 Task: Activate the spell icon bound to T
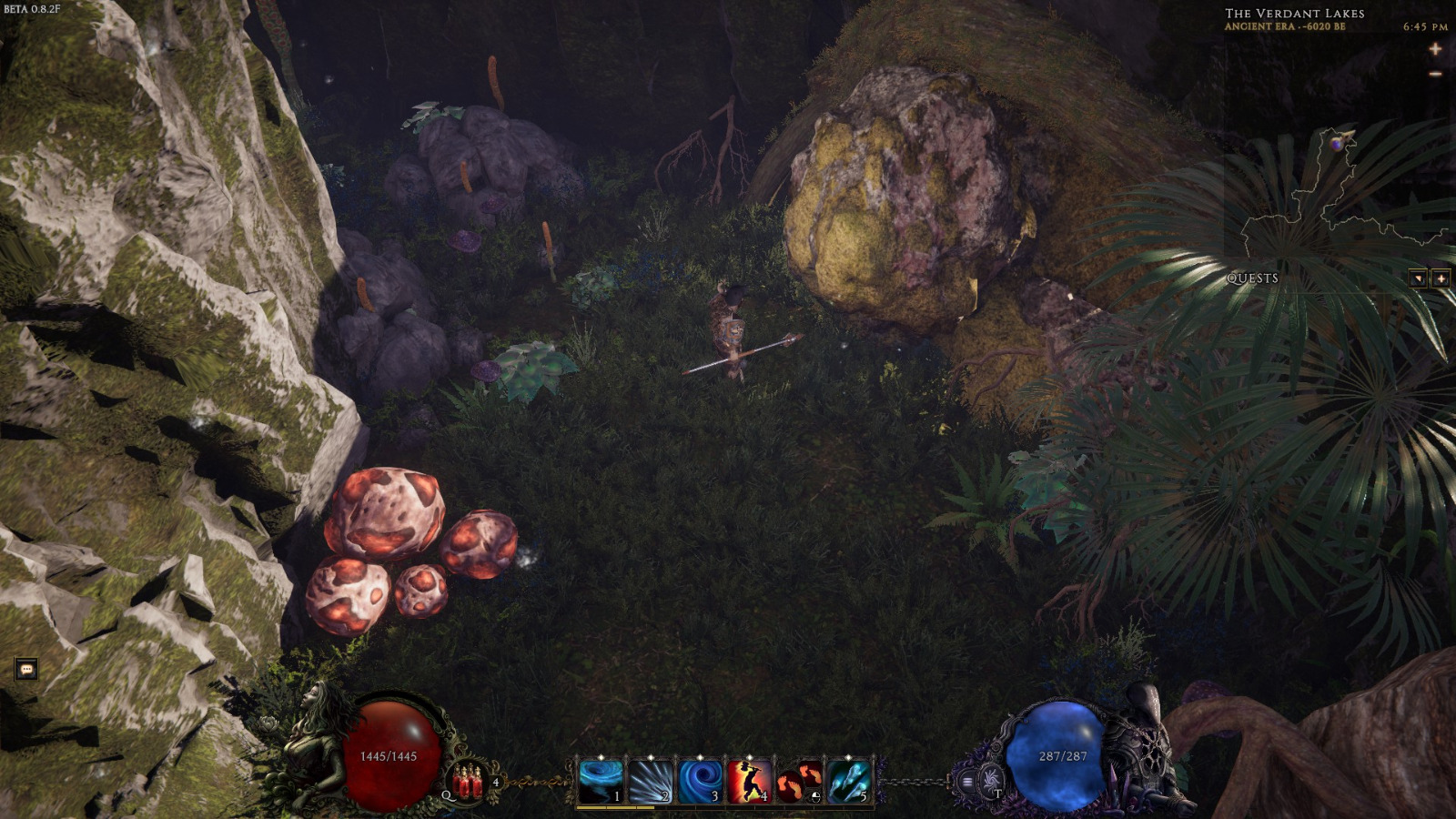click(989, 781)
